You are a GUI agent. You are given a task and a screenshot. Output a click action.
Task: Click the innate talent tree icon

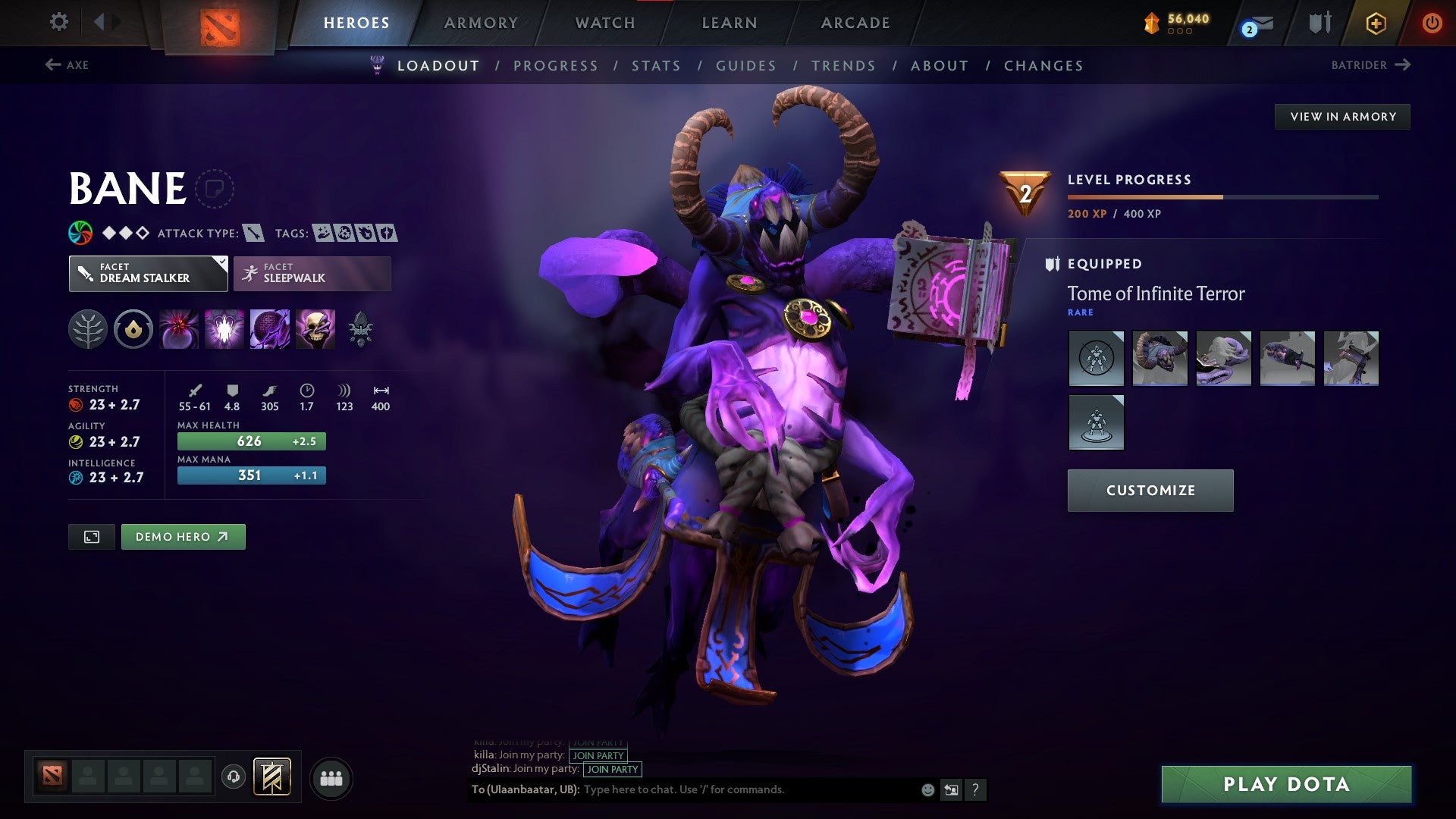point(89,329)
